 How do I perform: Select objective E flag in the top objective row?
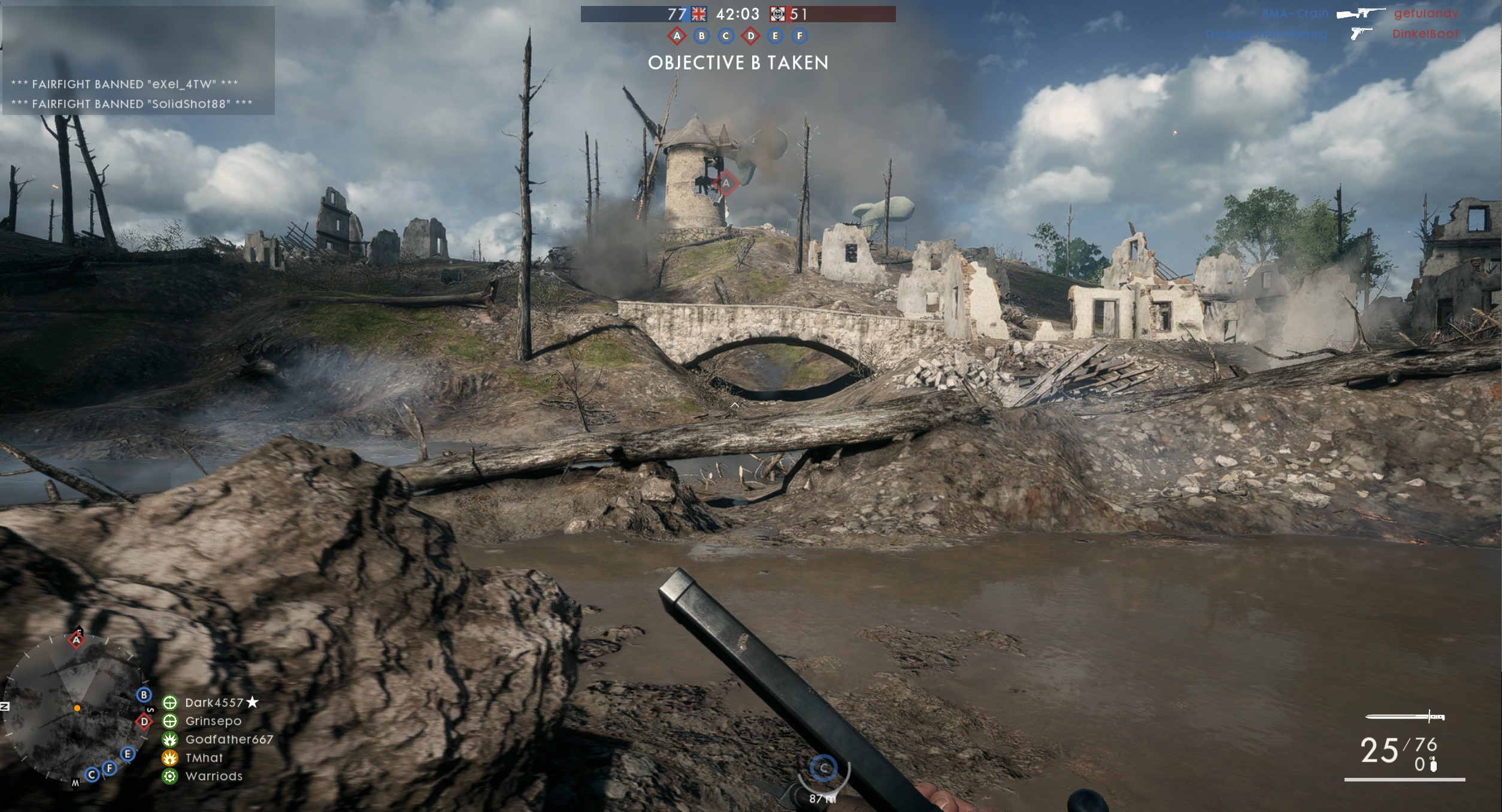click(775, 36)
